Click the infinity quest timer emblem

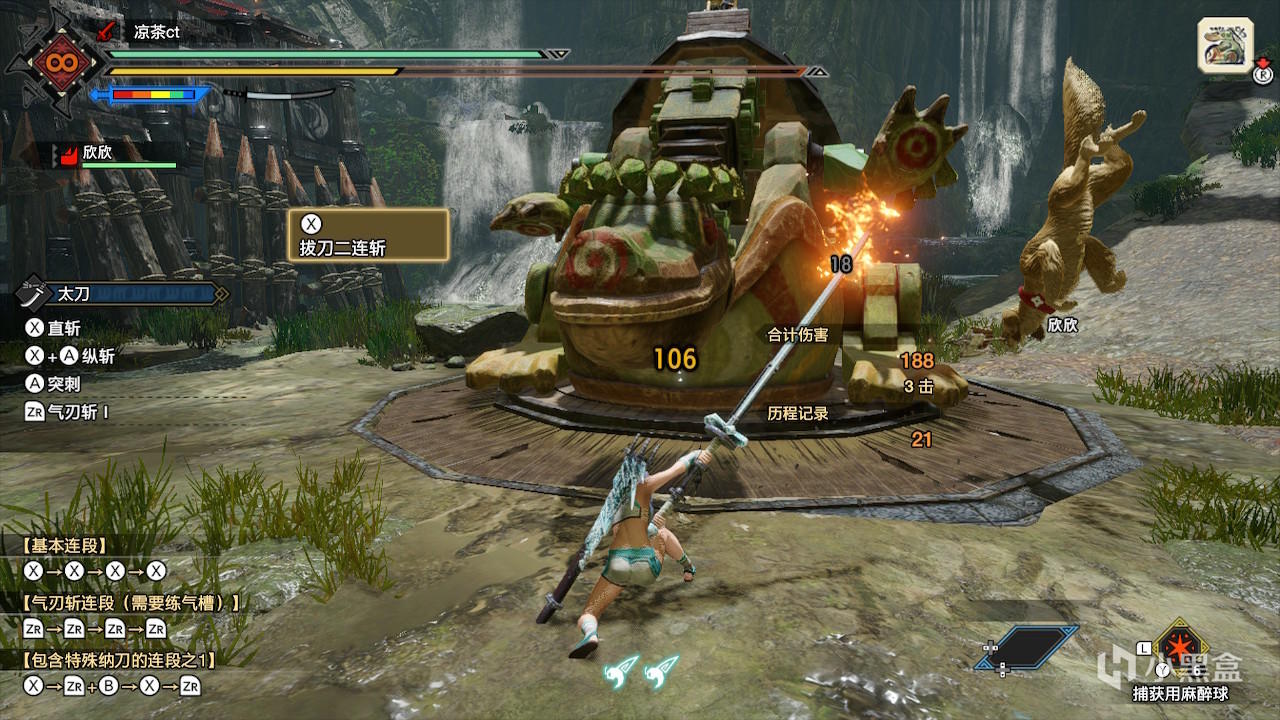[x=54, y=64]
